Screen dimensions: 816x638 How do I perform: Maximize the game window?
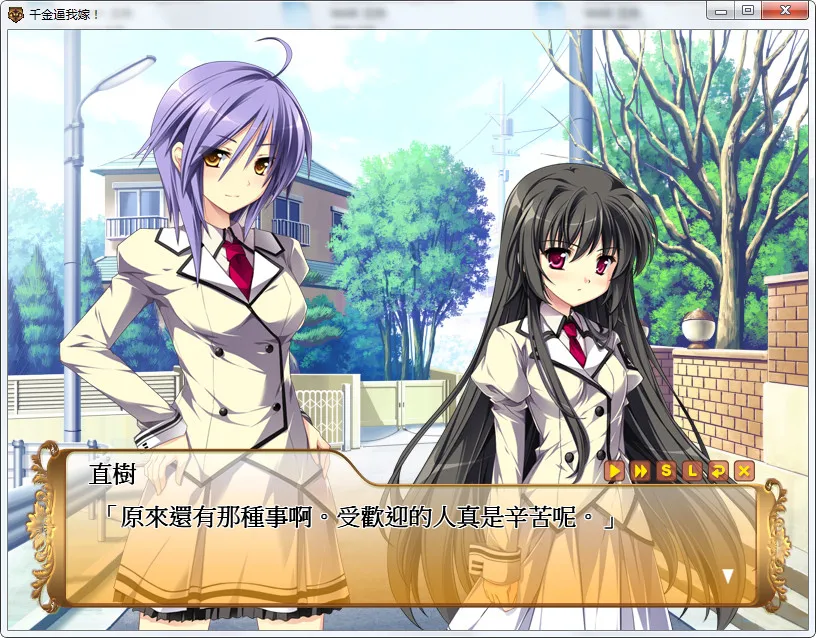click(x=747, y=10)
